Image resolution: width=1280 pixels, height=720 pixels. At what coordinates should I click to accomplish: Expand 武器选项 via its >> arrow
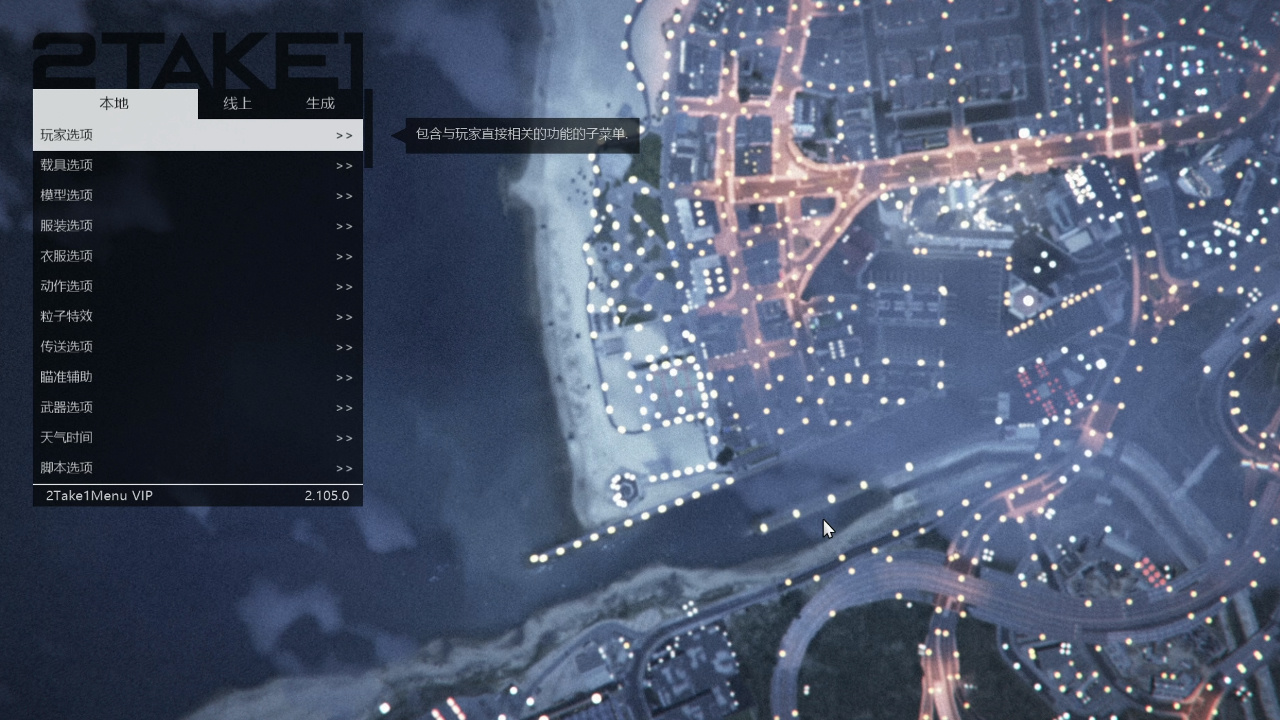click(344, 407)
